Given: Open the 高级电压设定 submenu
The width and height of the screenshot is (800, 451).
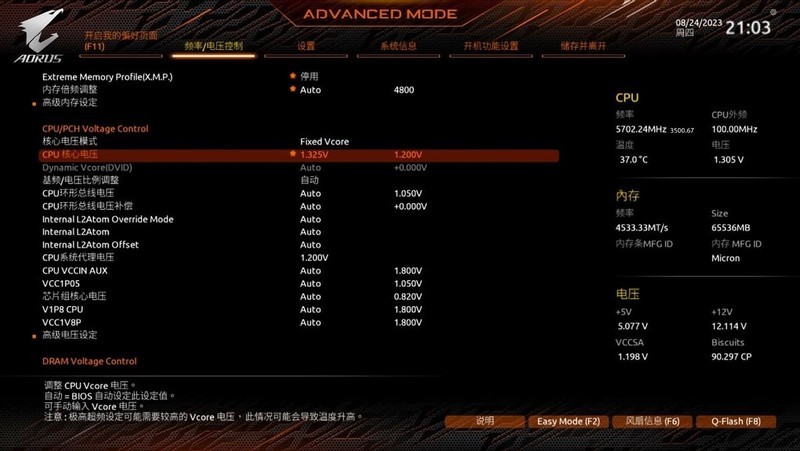Looking at the screenshot, I should point(70,335).
